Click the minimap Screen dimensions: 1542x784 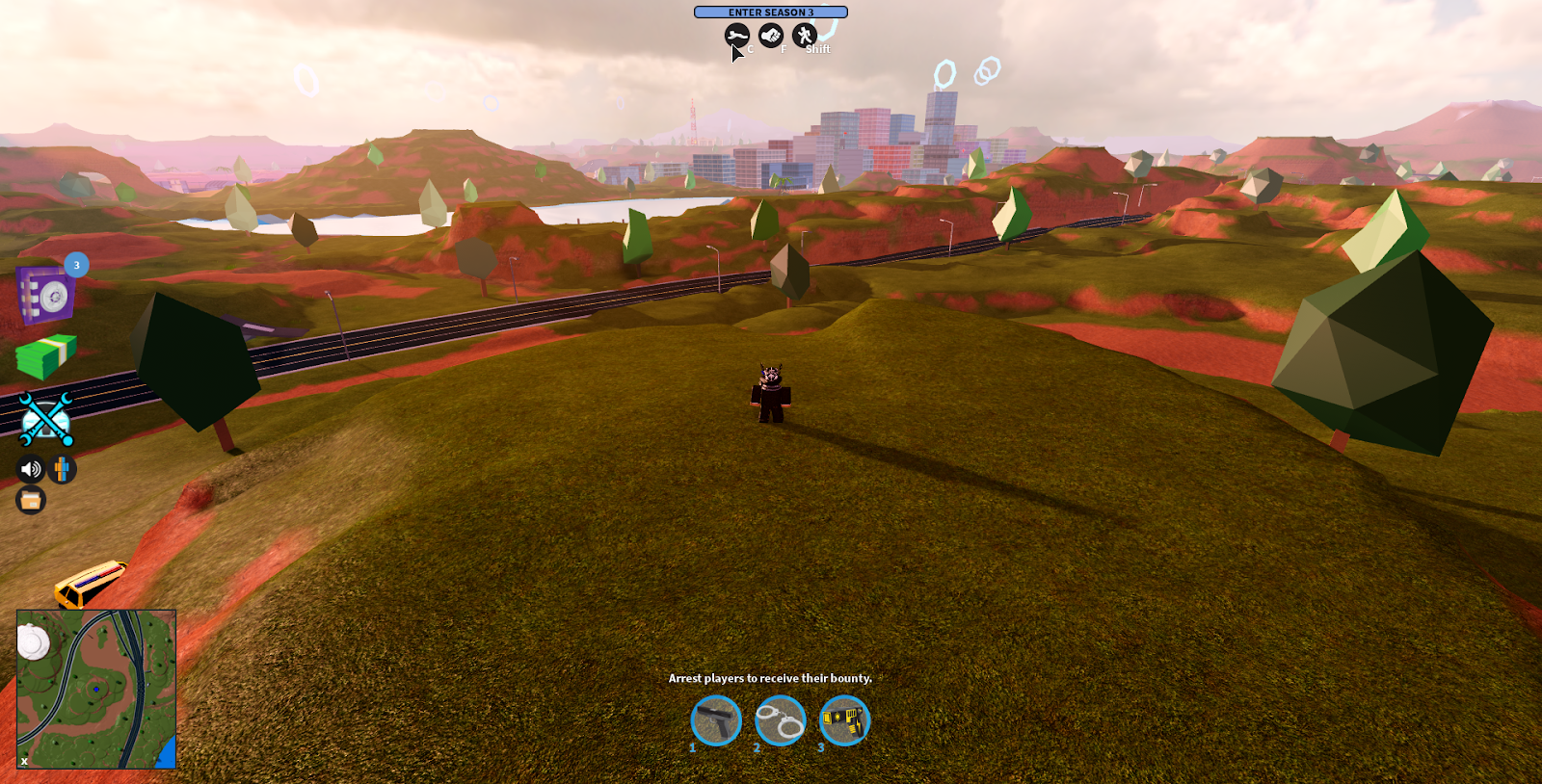coord(96,689)
